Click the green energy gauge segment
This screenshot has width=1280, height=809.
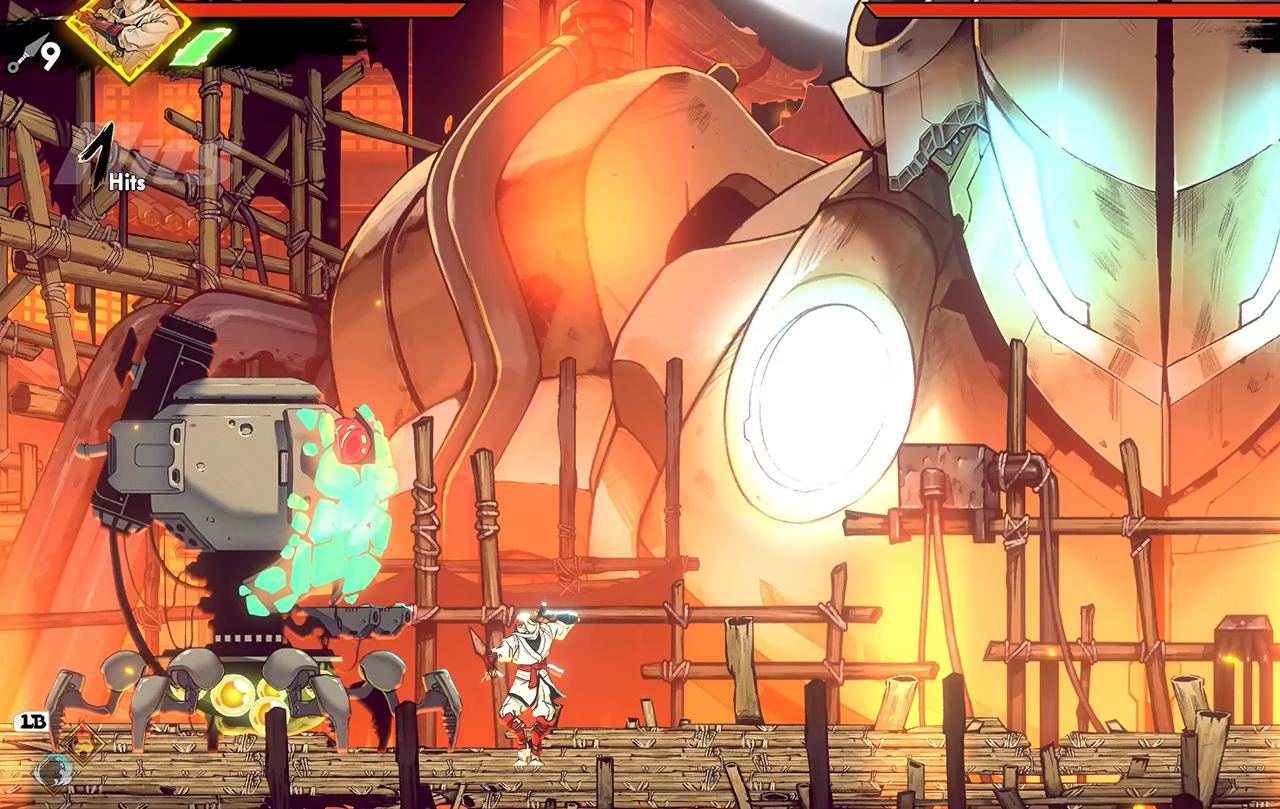click(200, 47)
